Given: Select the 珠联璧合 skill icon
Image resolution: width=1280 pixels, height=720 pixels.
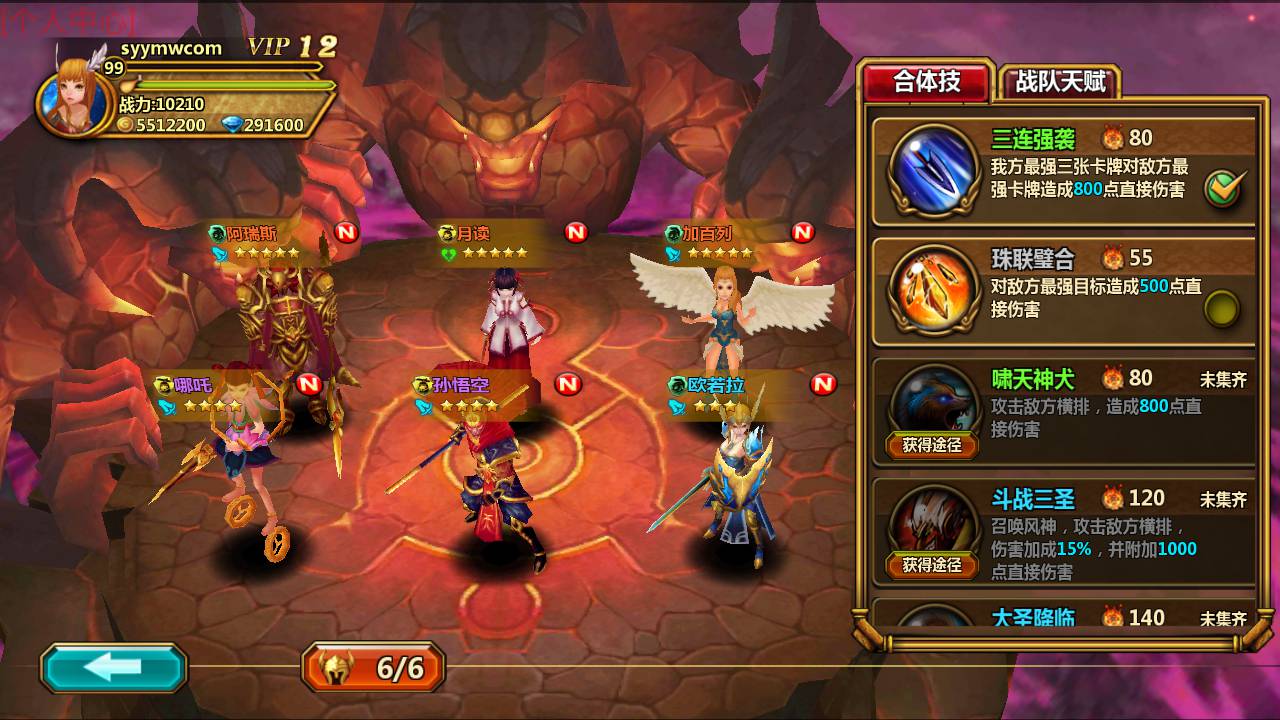Looking at the screenshot, I should pyautogui.click(x=931, y=292).
